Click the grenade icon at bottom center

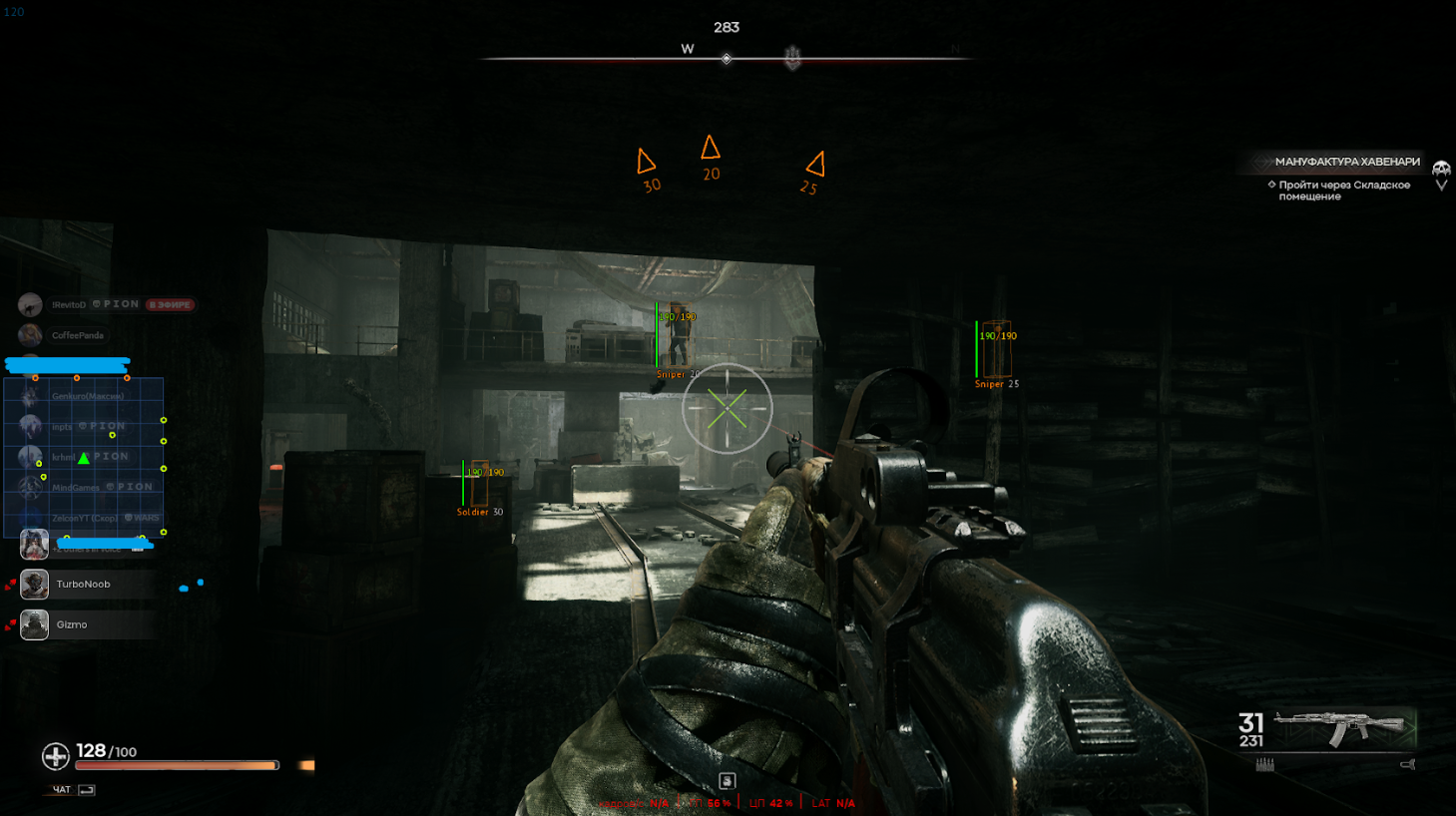[727, 781]
